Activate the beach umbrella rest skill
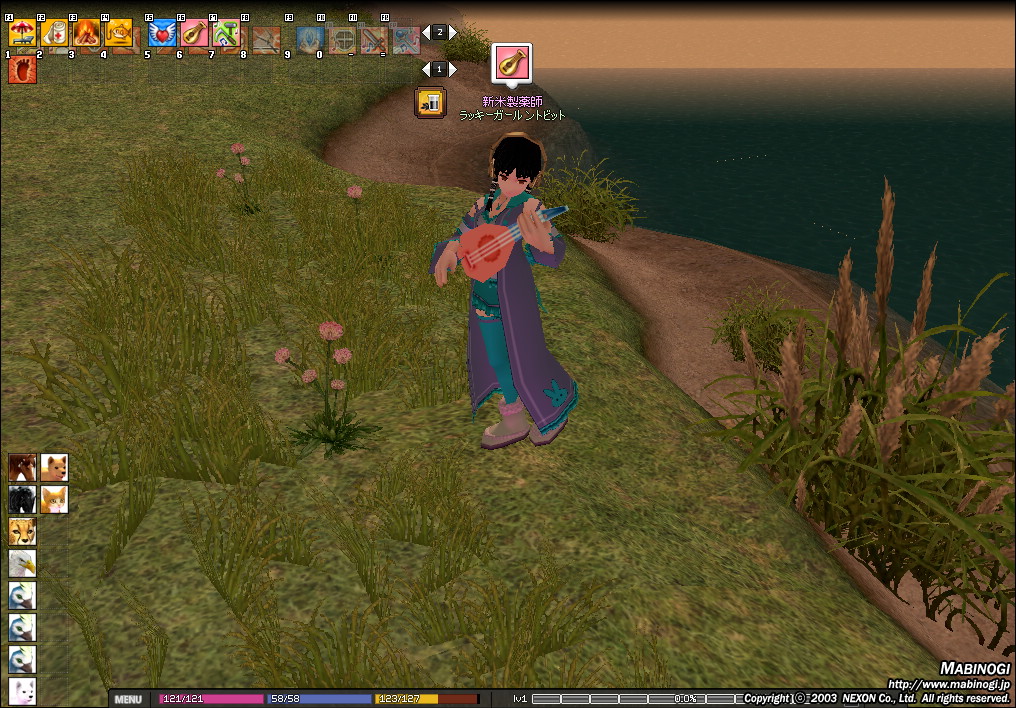The height and width of the screenshot is (708, 1016). point(22,33)
